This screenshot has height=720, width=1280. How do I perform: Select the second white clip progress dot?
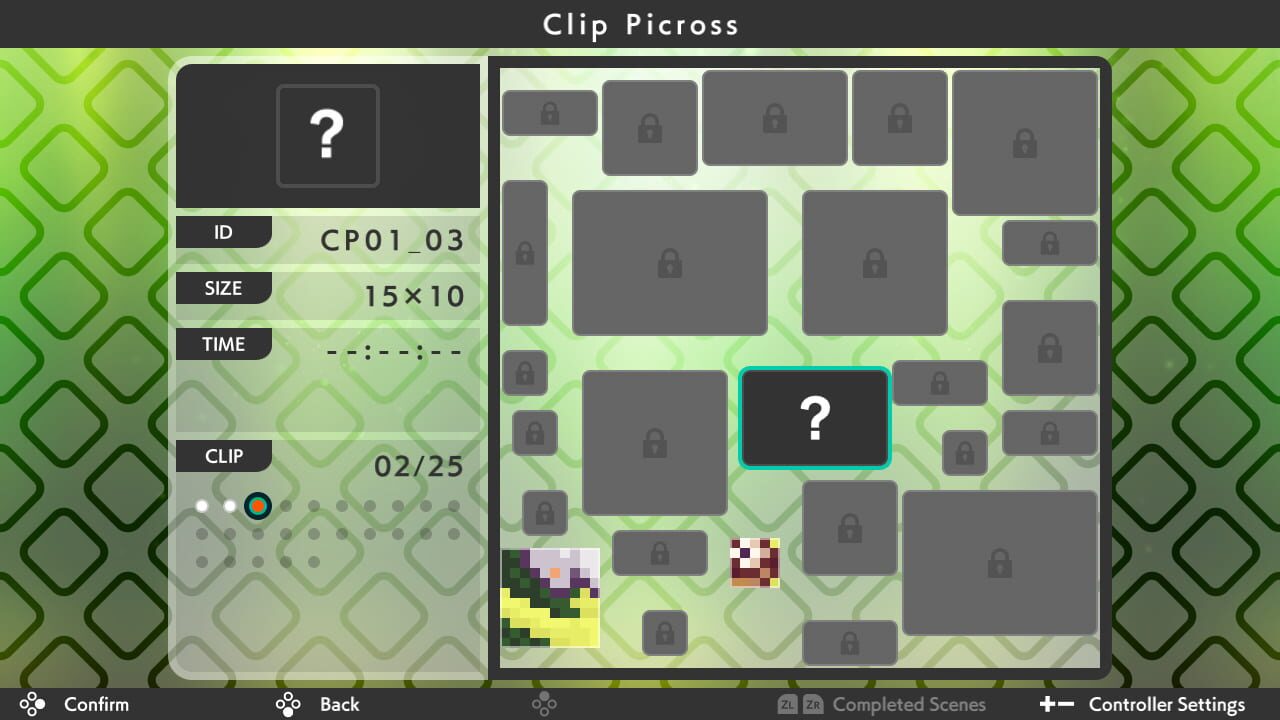tap(230, 506)
